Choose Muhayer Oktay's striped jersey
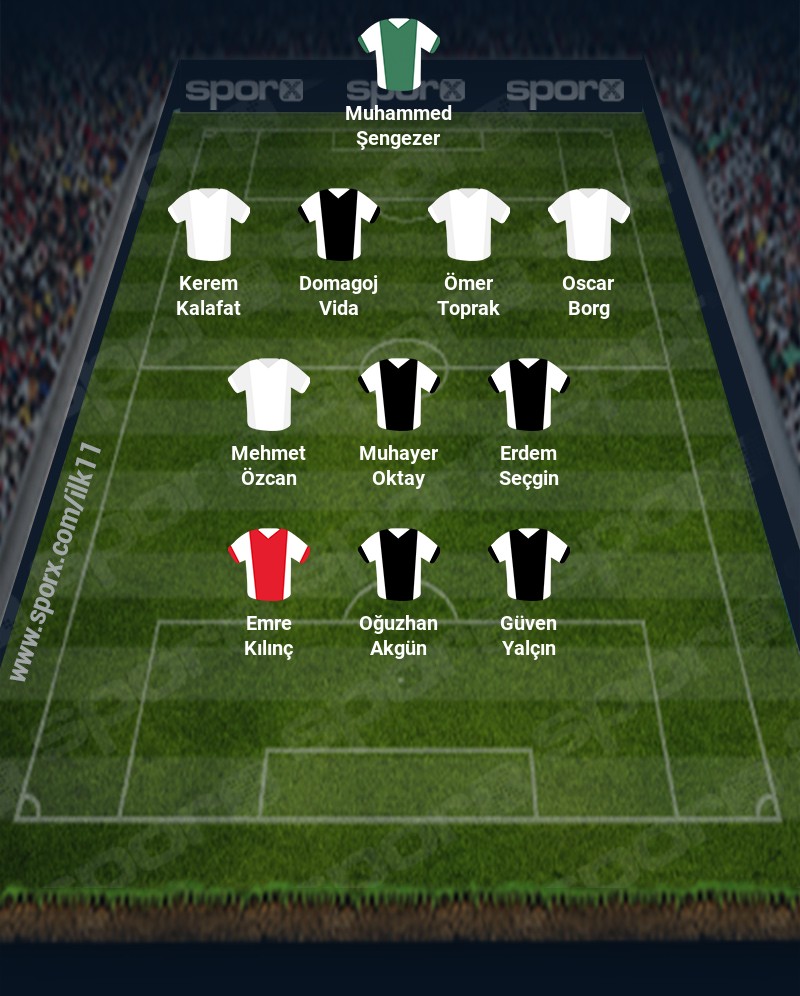This screenshot has height=996, width=800. [x=399, y=394]
